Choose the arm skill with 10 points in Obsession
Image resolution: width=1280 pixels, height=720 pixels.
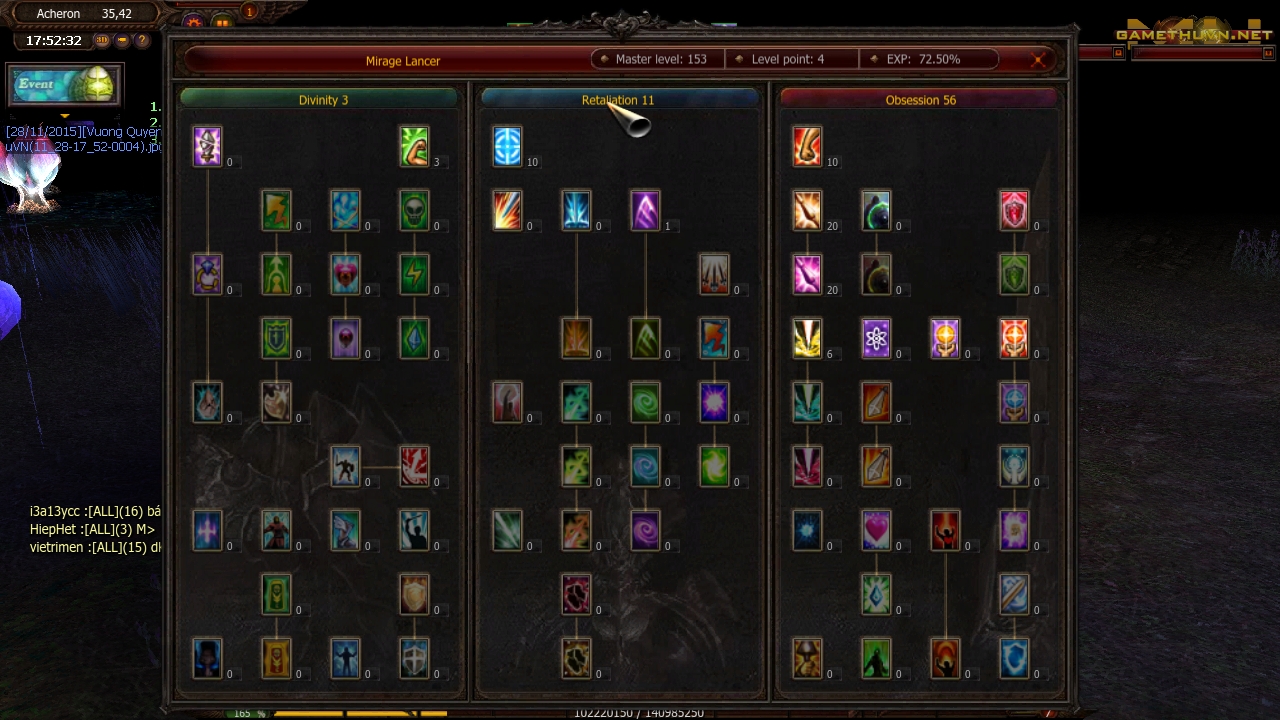point(807,146)
